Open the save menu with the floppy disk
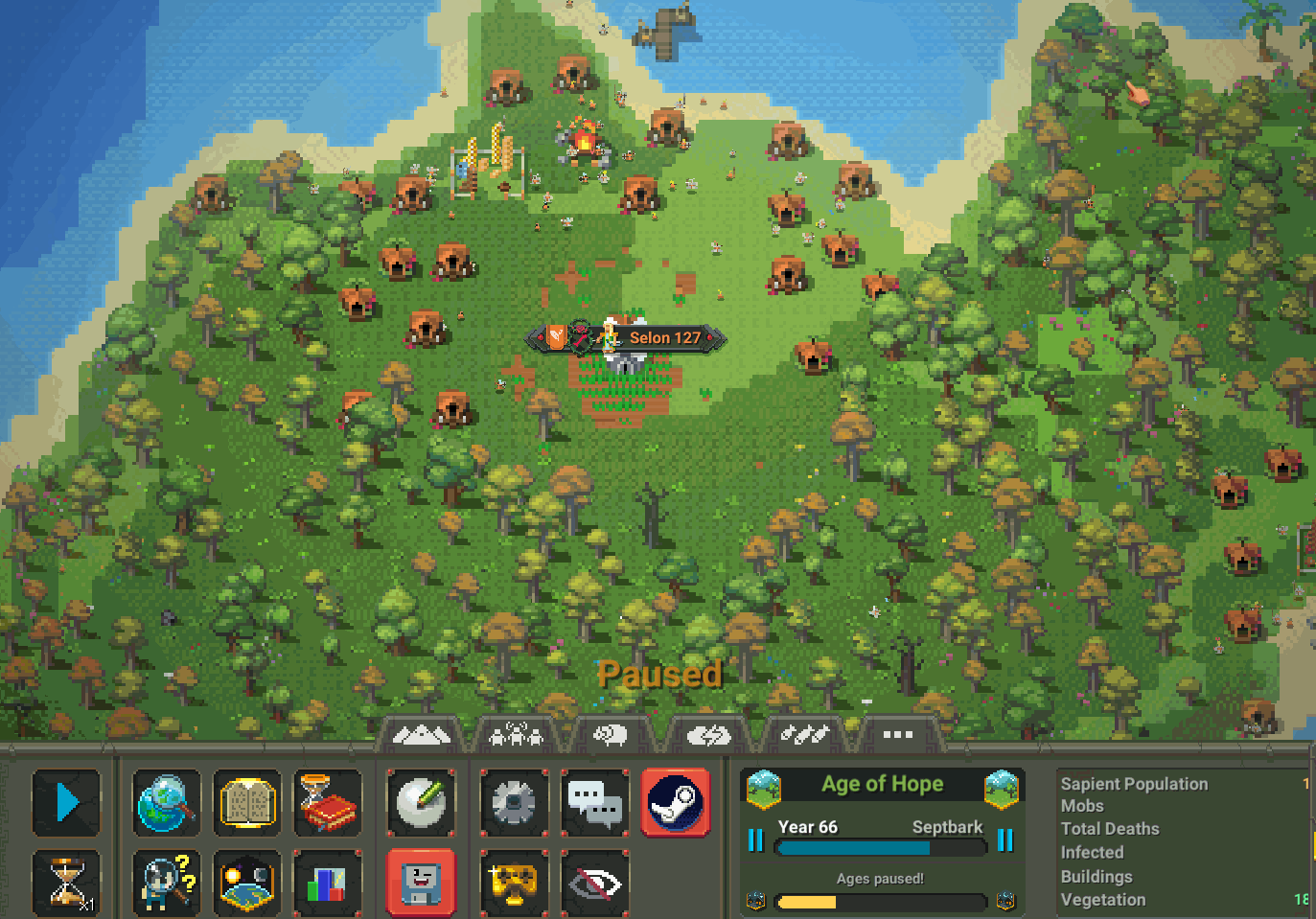Viewport: 1316px width, 919px height. point(421,883)
